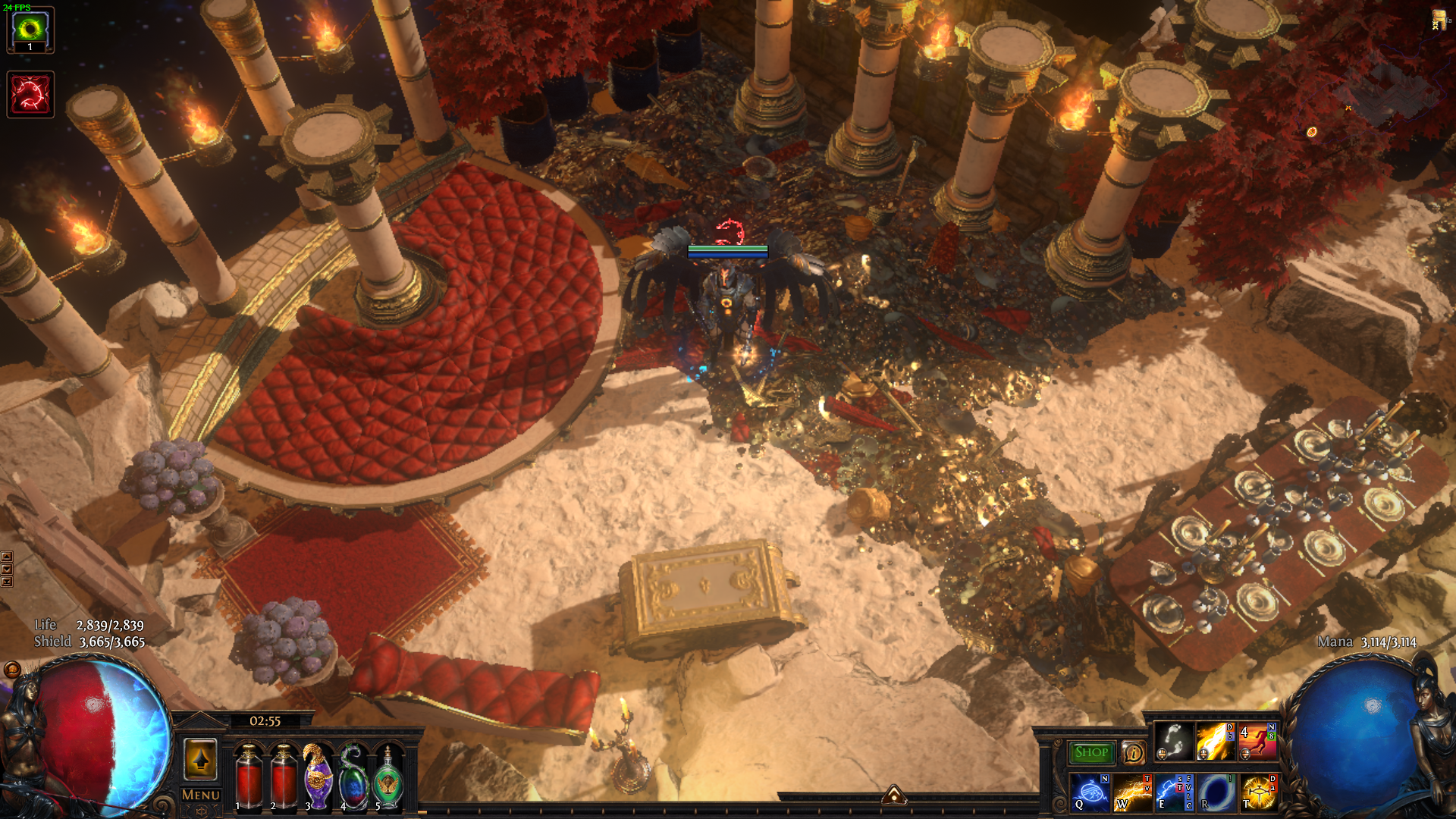Choose the golden lightning skill bound to W
The width and height of the screenshot is (1456, 819).
[1131, 792]
